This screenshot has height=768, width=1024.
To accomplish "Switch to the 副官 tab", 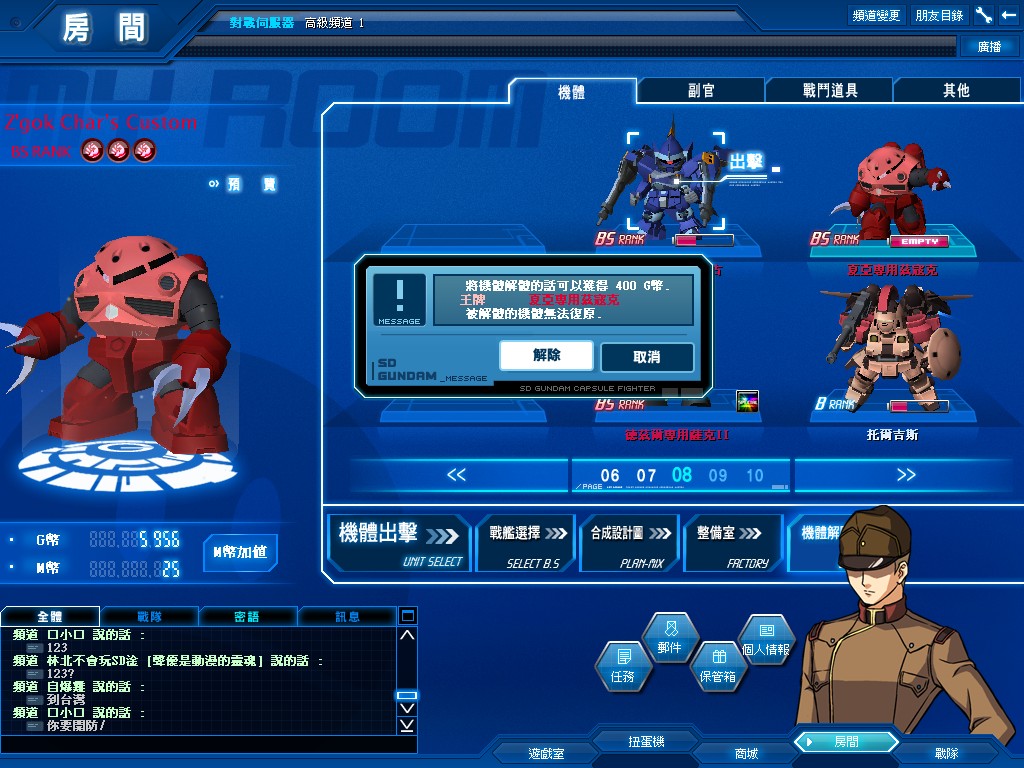I will tap(701, 91).
